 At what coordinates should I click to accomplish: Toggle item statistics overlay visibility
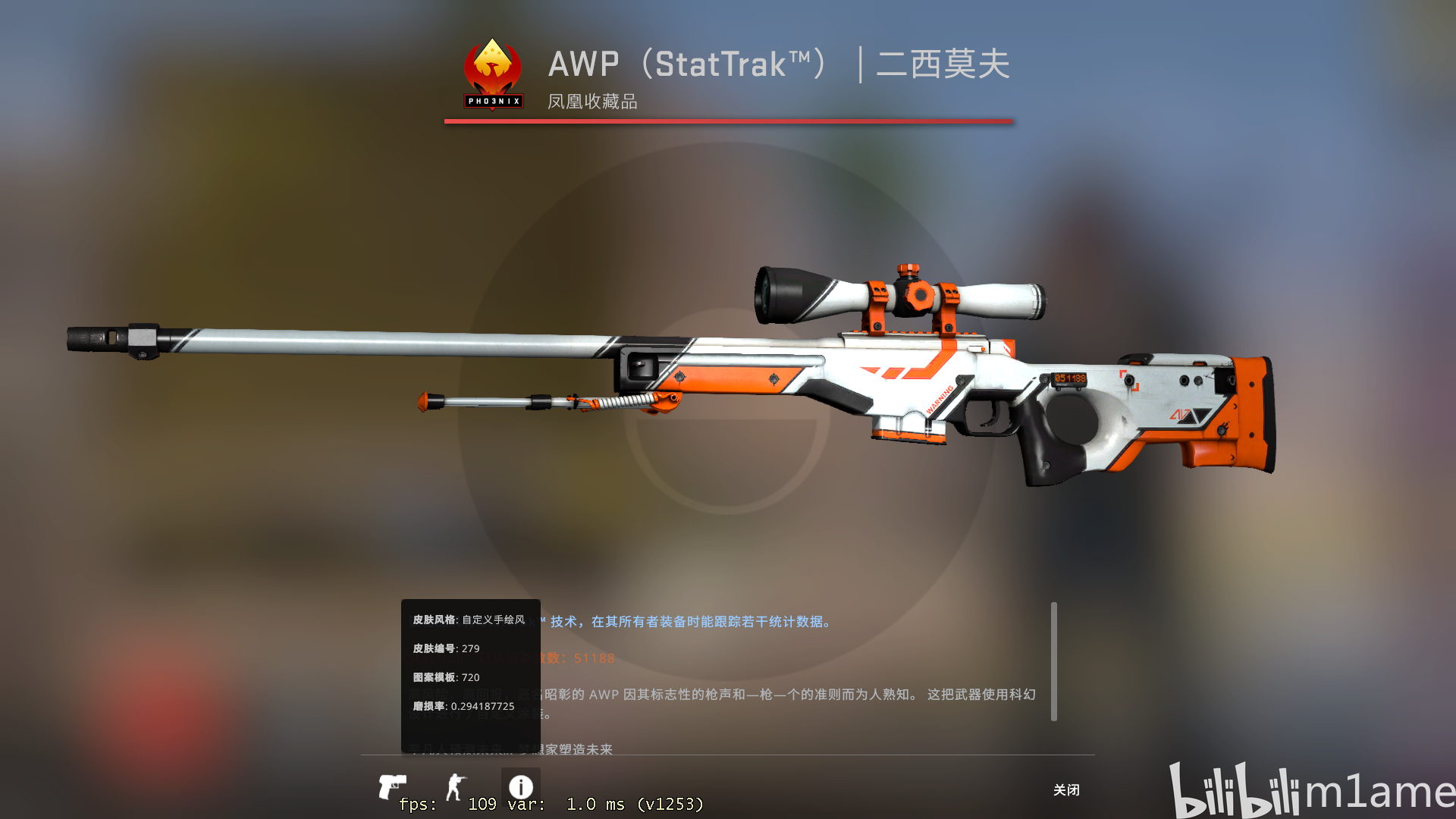coord(522,785)
